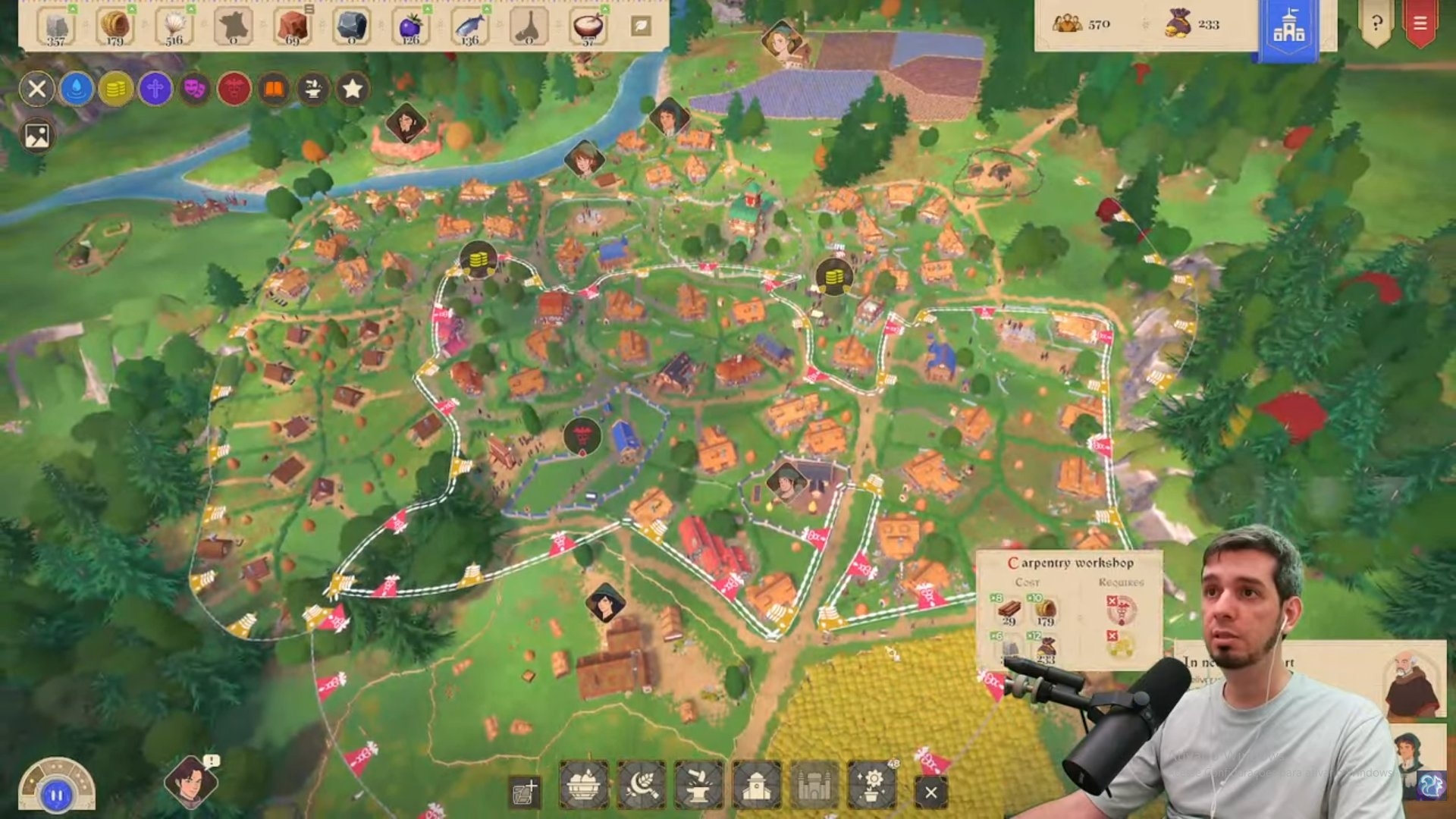This screenshot has width=1456, height=819.
Task: Open the question mark help banner
Action: point(1376,24)
